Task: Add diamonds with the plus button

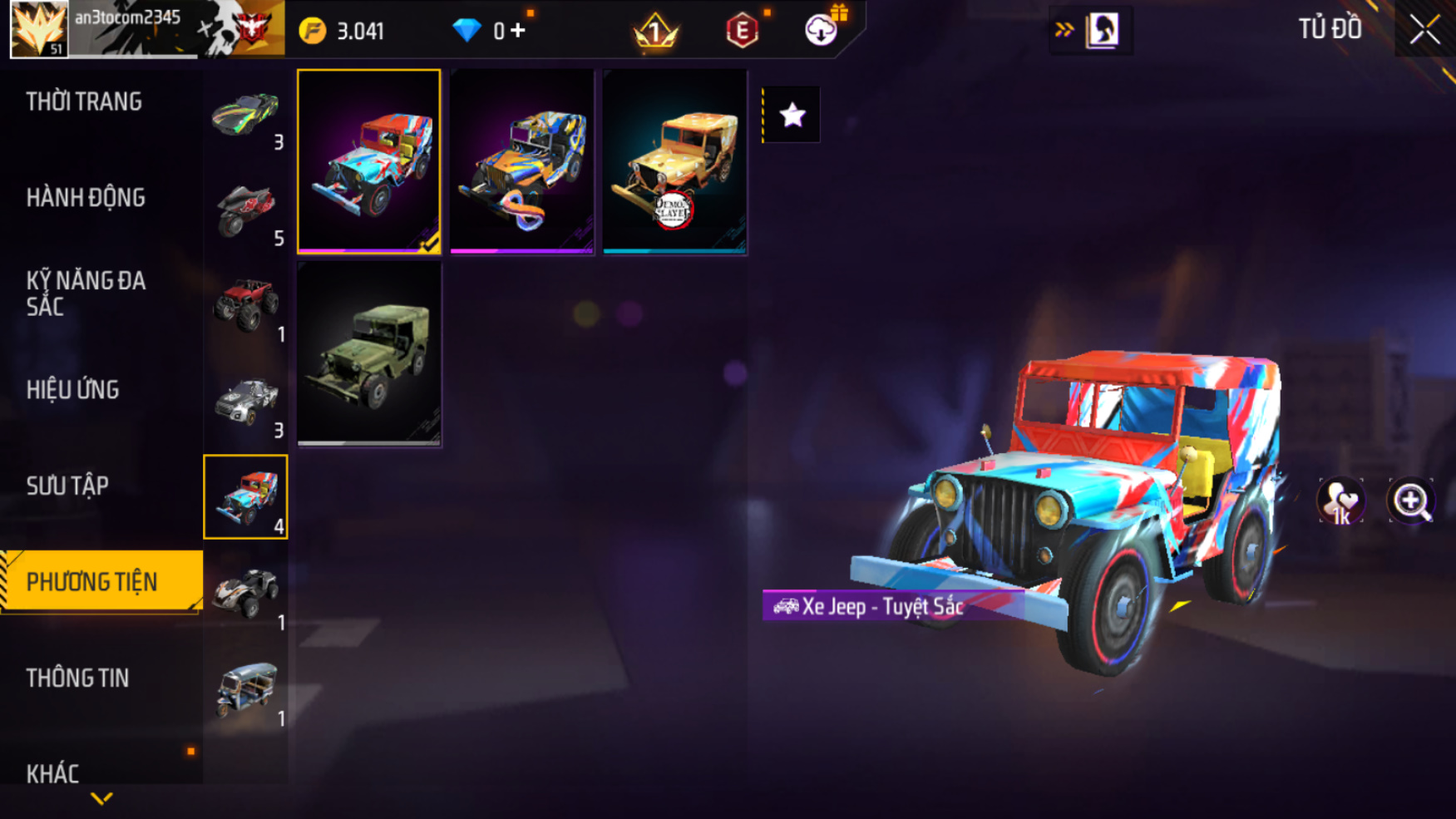Action: (518, 31)
